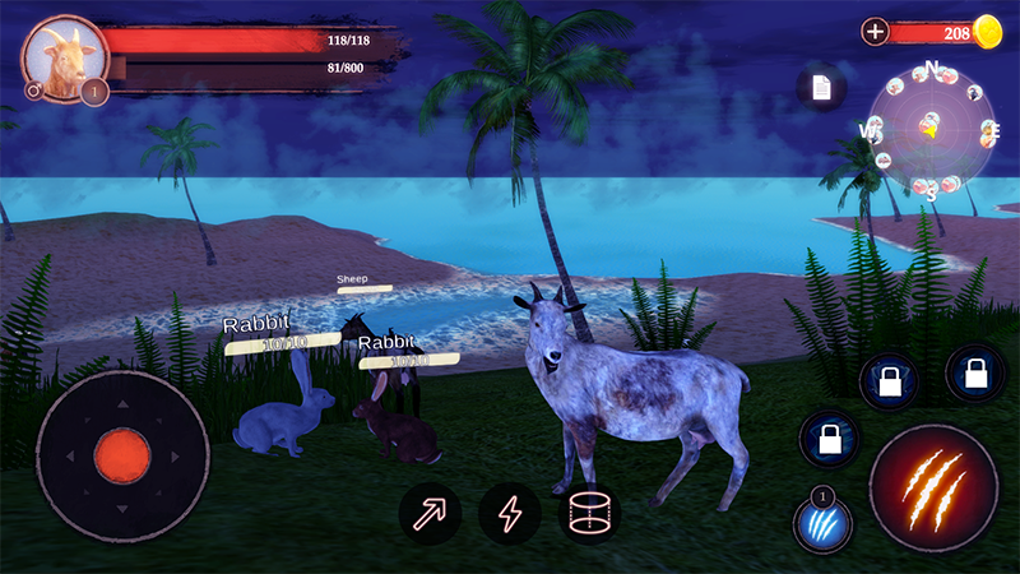Open the quest document icon
Image resolution: width=1020 pixels, height=574 pixels.
click(x=821, y=88)
